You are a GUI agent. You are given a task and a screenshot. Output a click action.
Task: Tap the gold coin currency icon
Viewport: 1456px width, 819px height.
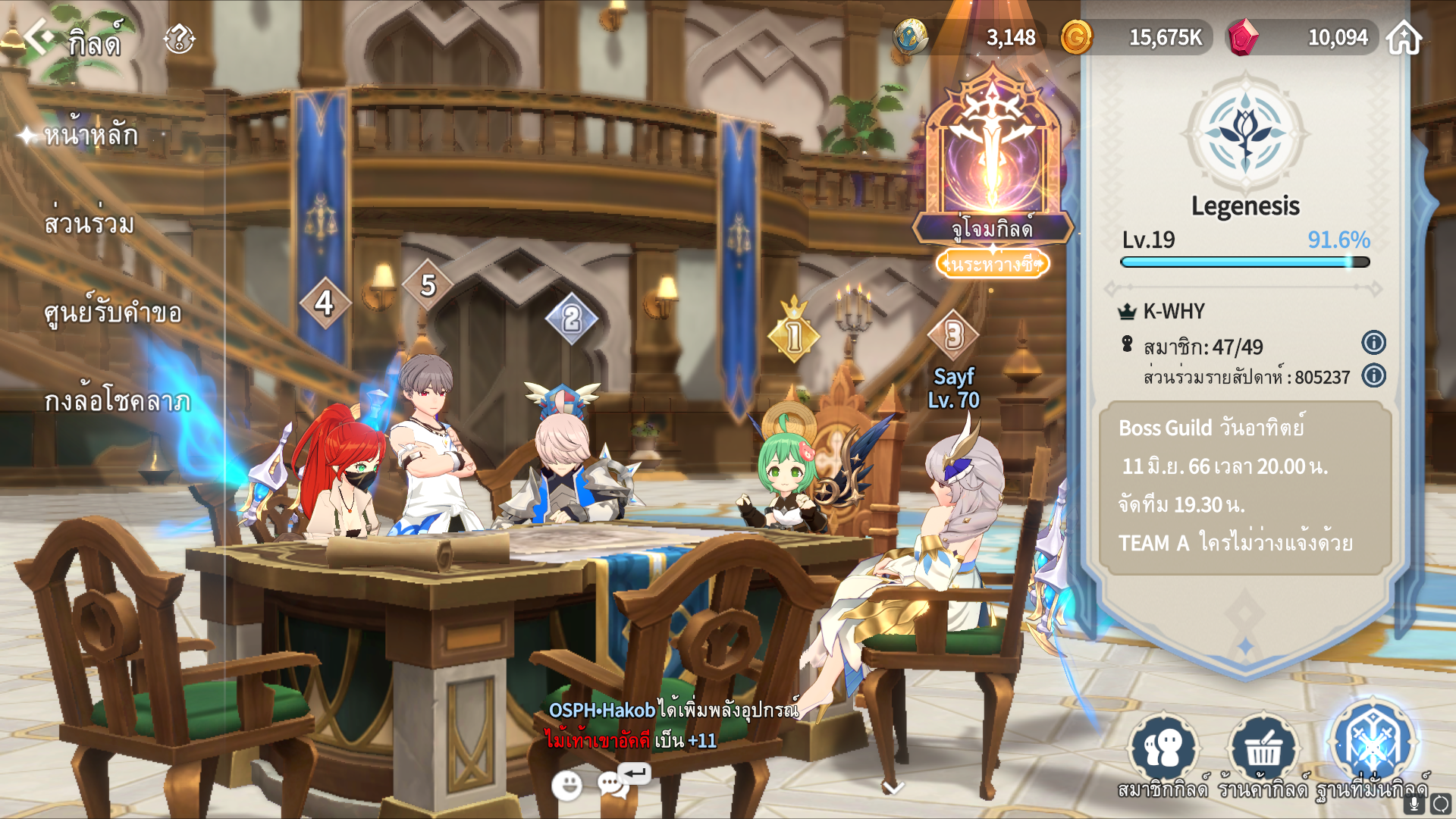coord(1076,37)
